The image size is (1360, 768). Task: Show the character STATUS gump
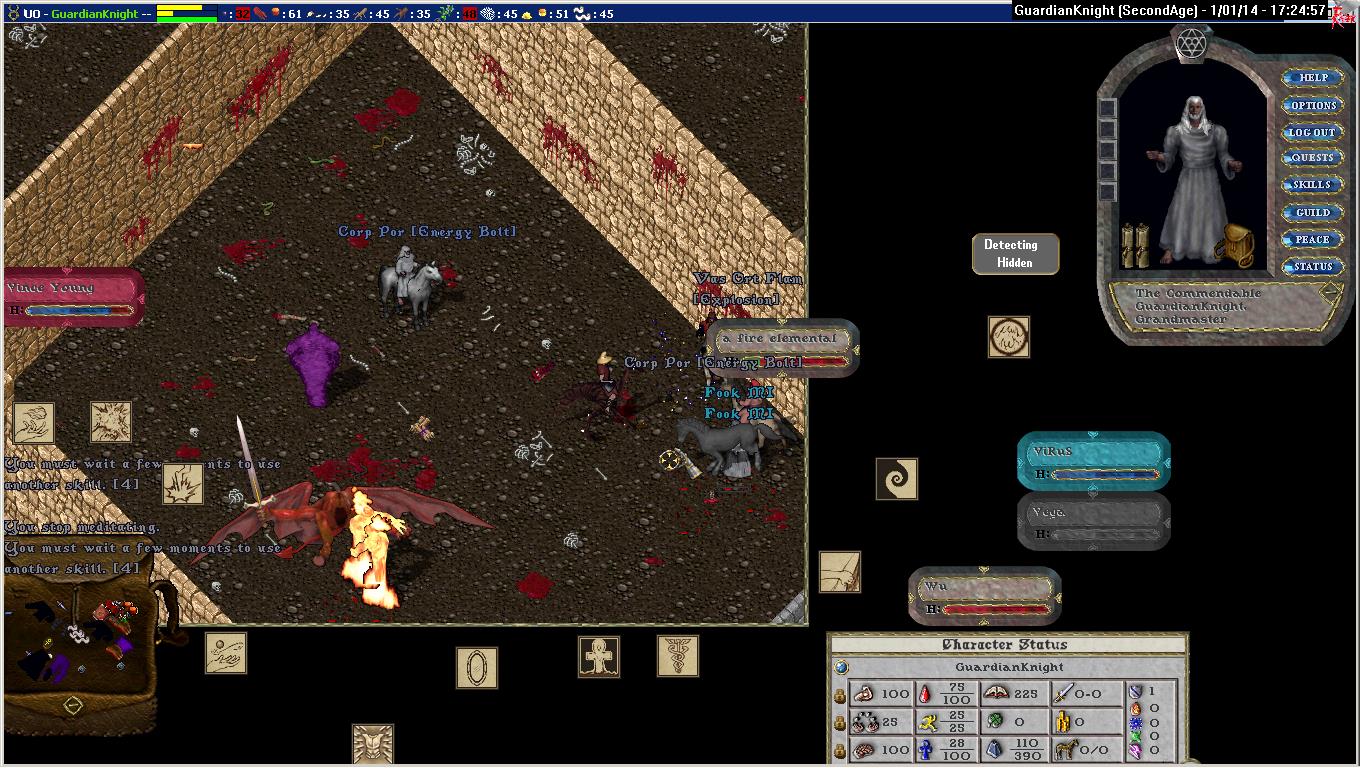pyautogui.click(x=1312, y=267)
